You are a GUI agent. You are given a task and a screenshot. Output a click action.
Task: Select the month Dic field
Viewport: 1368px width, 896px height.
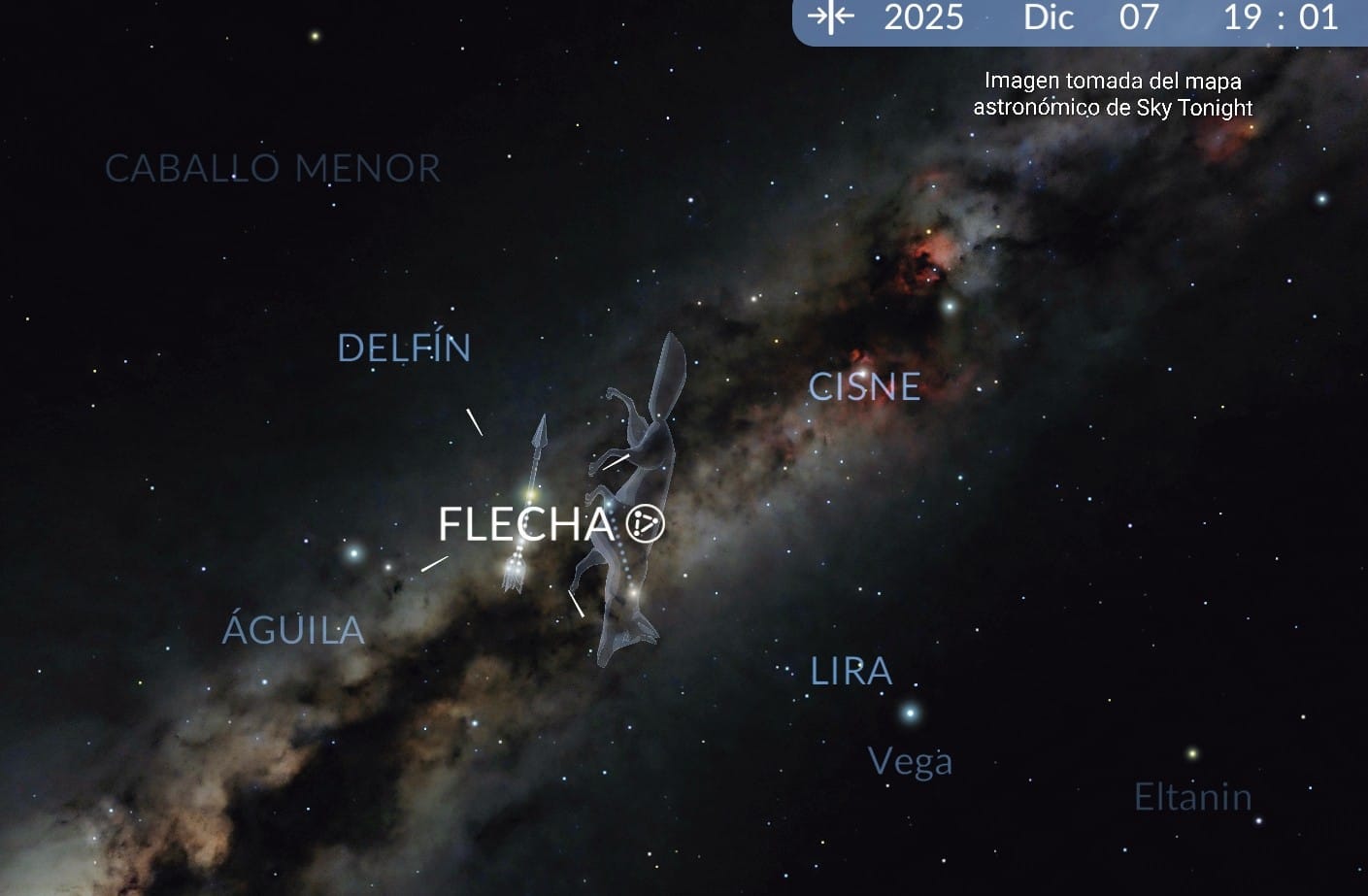click(x=1049, y=17)
